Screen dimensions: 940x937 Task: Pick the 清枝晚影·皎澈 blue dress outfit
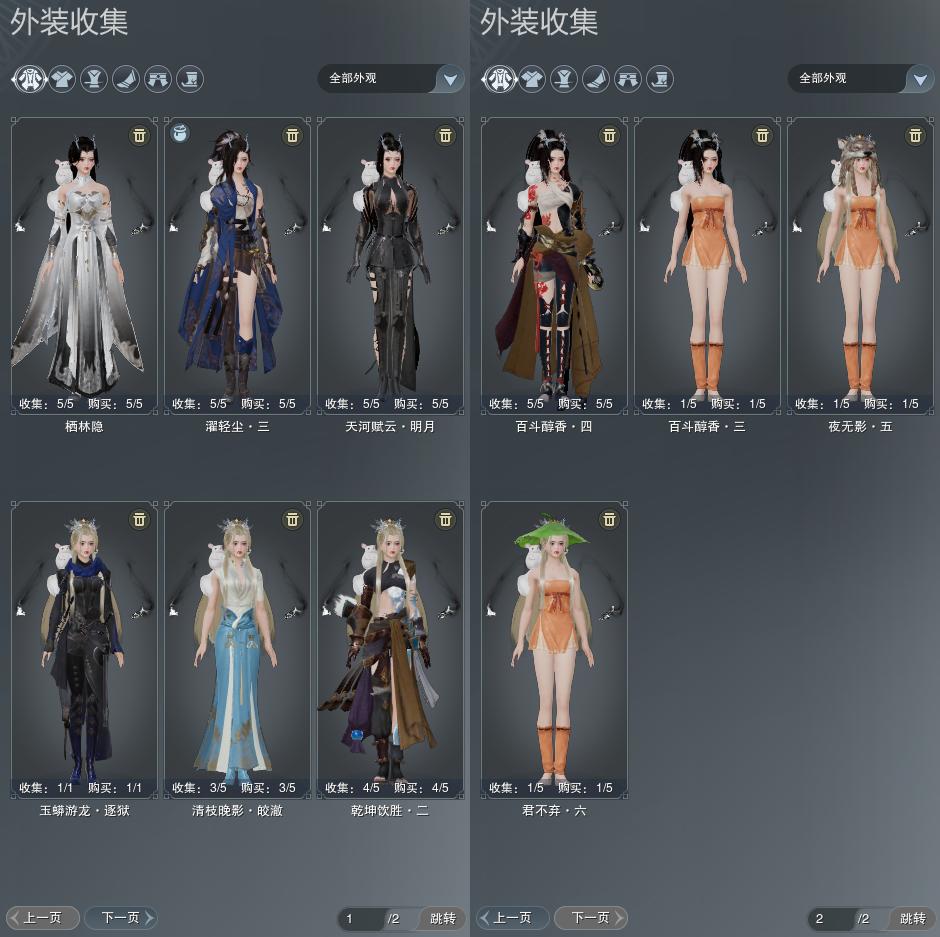point(237,645)
